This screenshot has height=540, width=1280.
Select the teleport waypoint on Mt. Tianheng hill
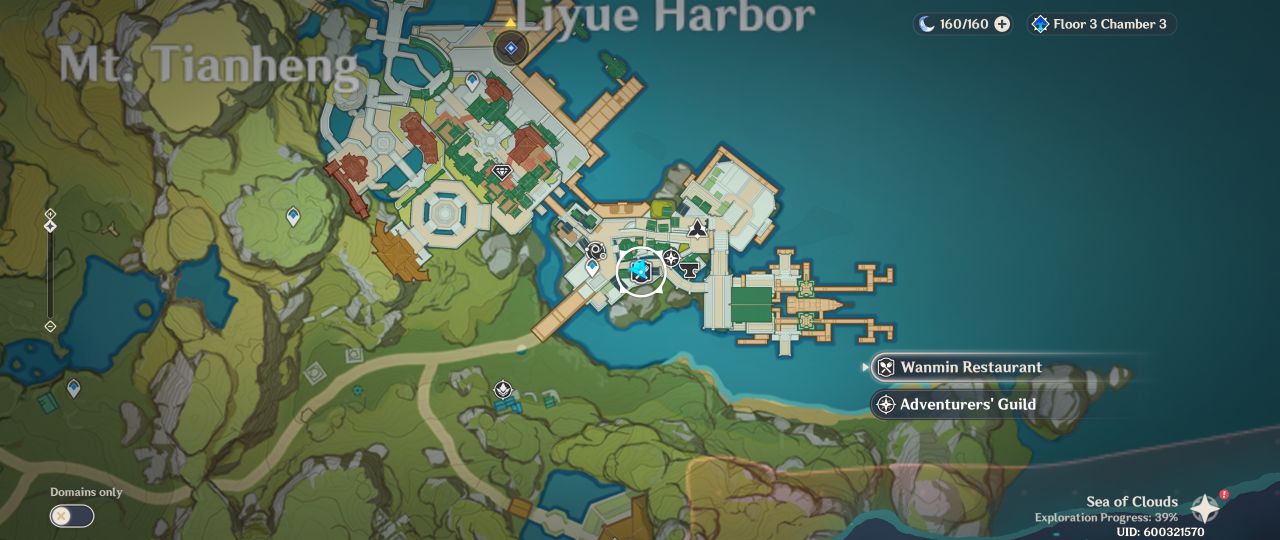pos(293,215)
